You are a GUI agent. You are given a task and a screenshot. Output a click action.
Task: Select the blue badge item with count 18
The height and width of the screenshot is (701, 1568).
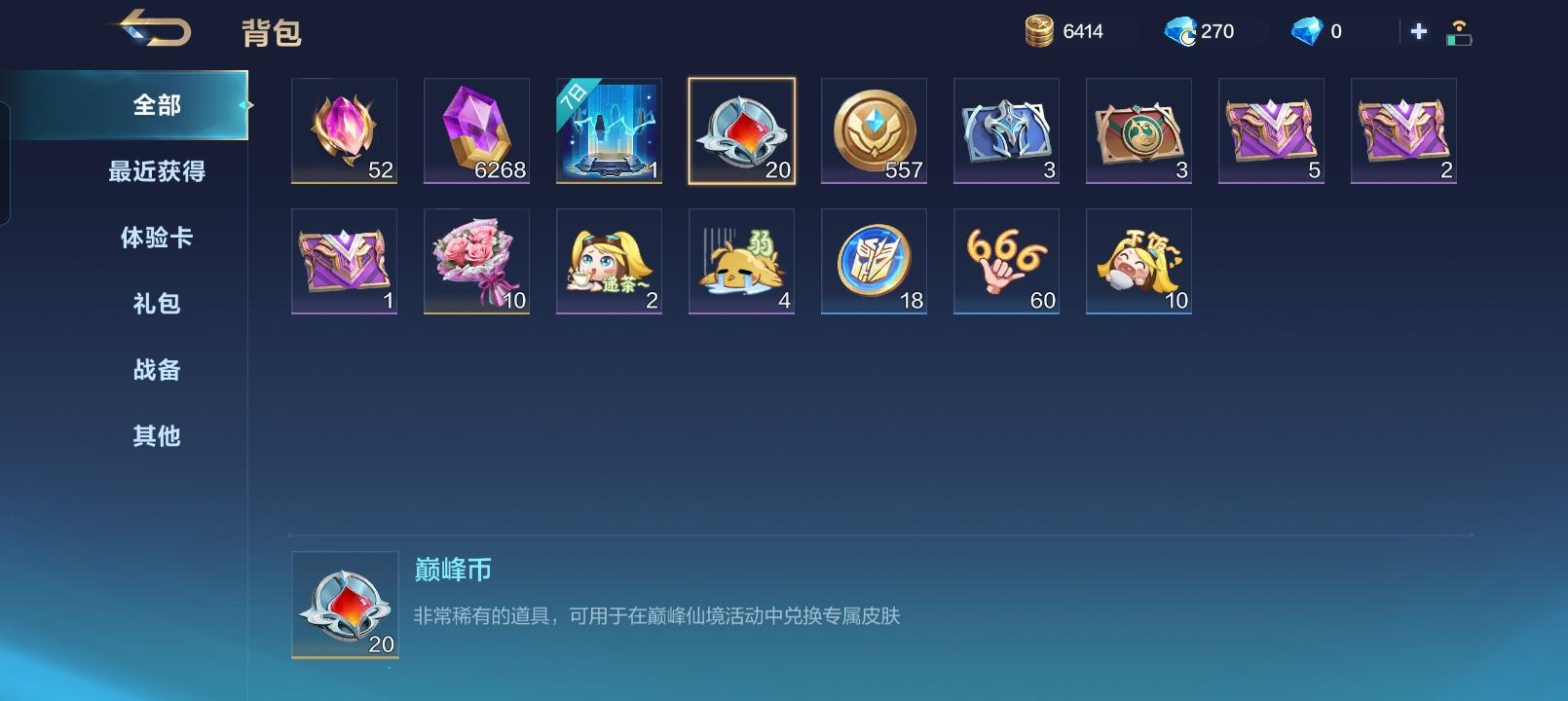coord(874,262)
